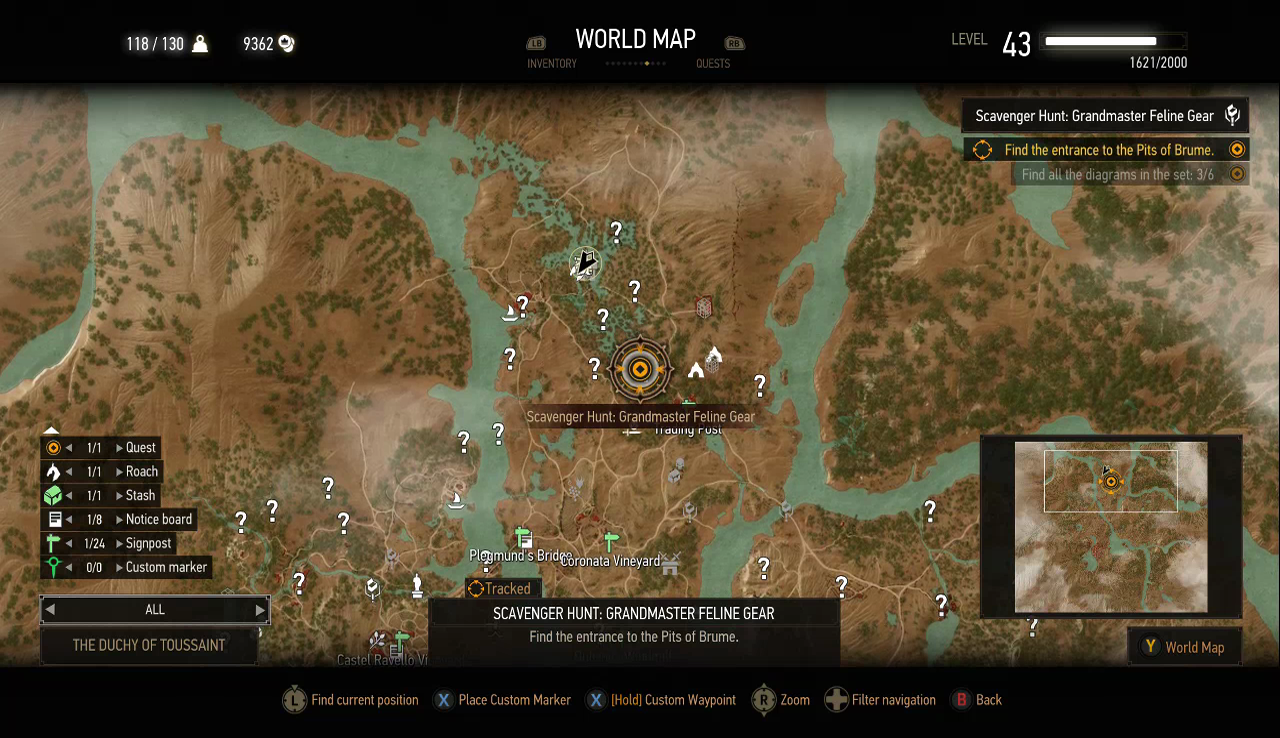Select the Scavenger Hunt quest marker on map
Viewport: 1280px width, 738px height.
pyautogui.click(x=639, y=369)
